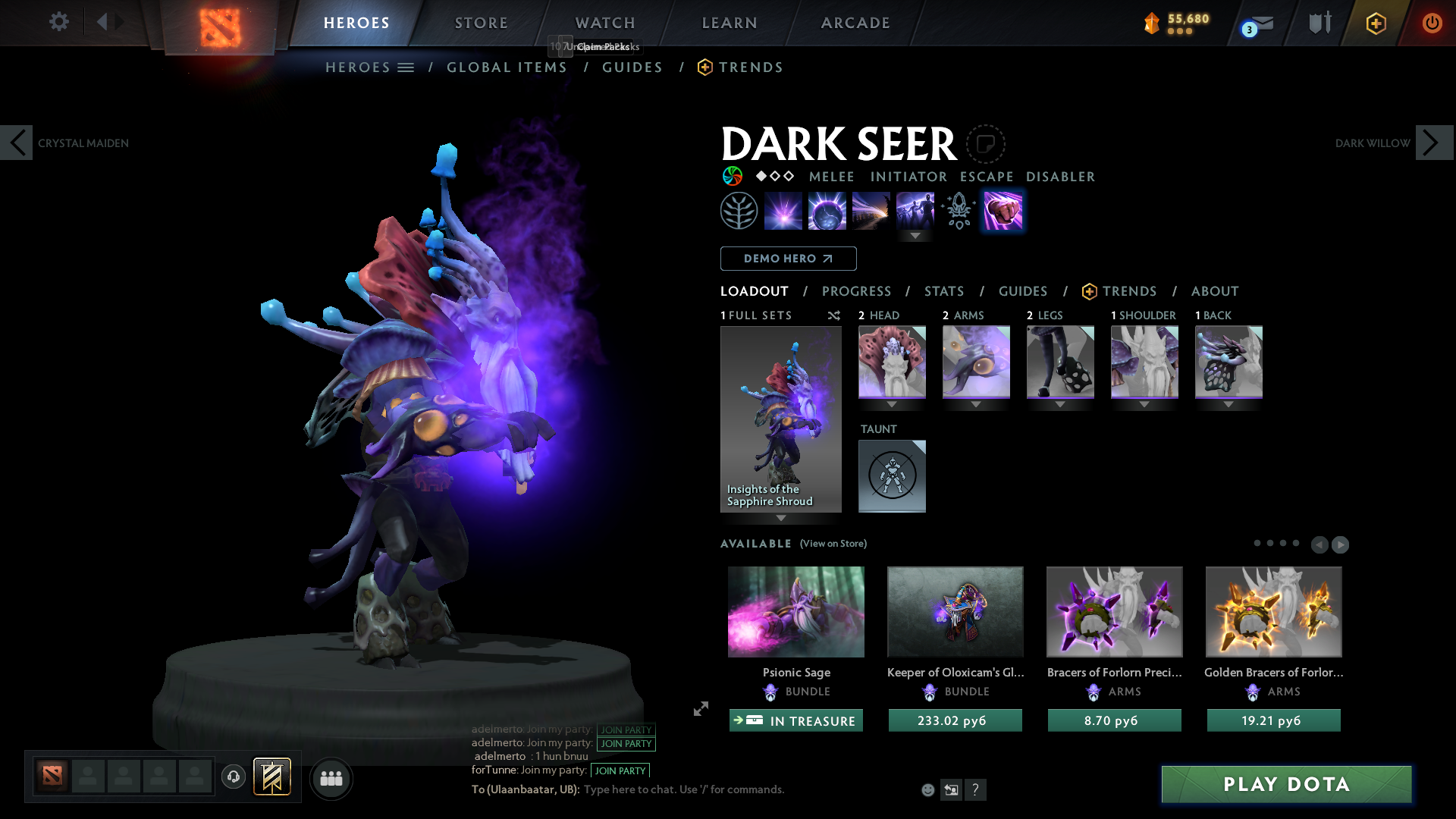Toggle the expanded hero preview arrows
The width and height of the screenshot is (1456, 819).
[x=700, y=709]
